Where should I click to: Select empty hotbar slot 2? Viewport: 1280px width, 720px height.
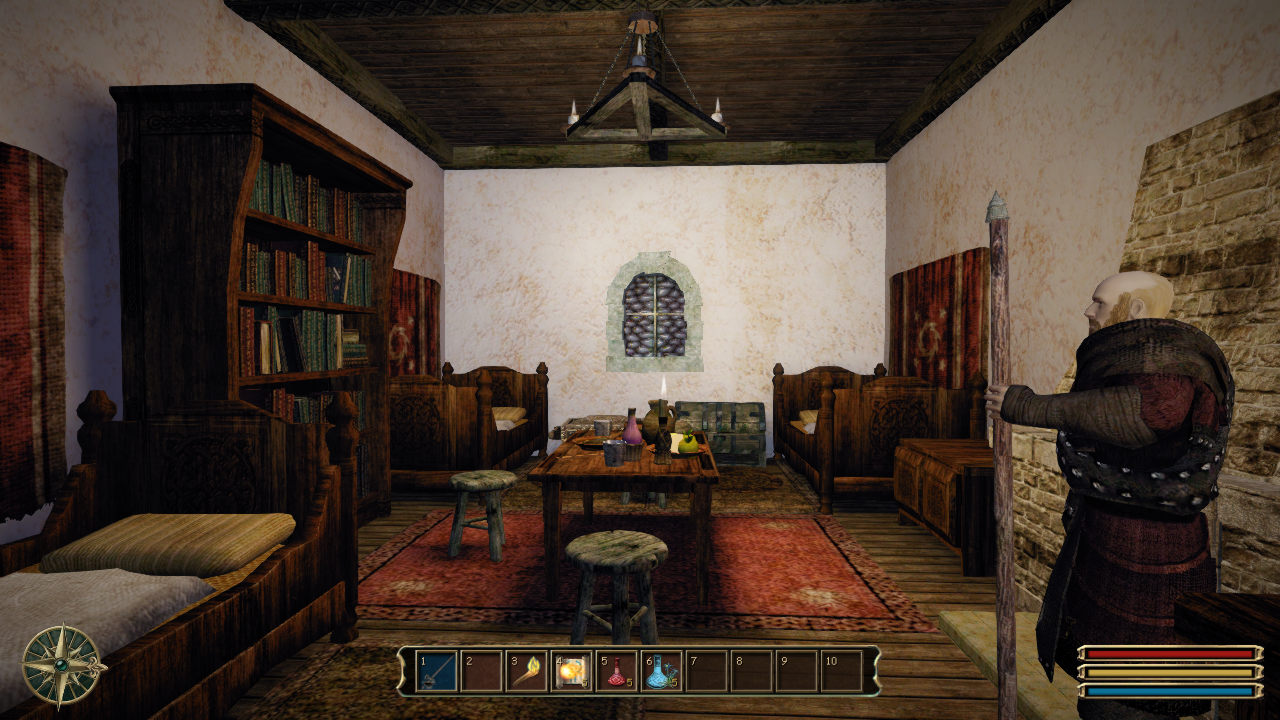point(482,671)
